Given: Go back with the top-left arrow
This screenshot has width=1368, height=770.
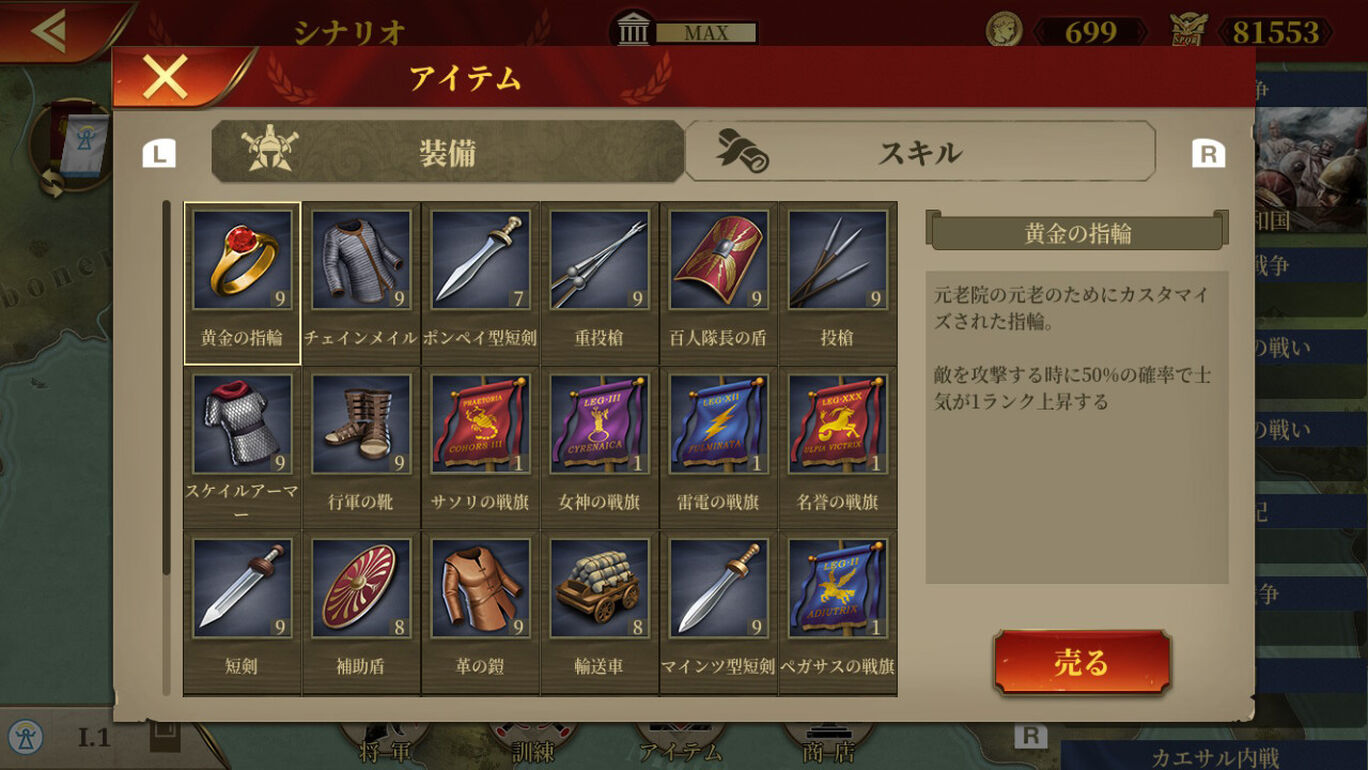Looking at the screenshot, I should click(48, 30).
